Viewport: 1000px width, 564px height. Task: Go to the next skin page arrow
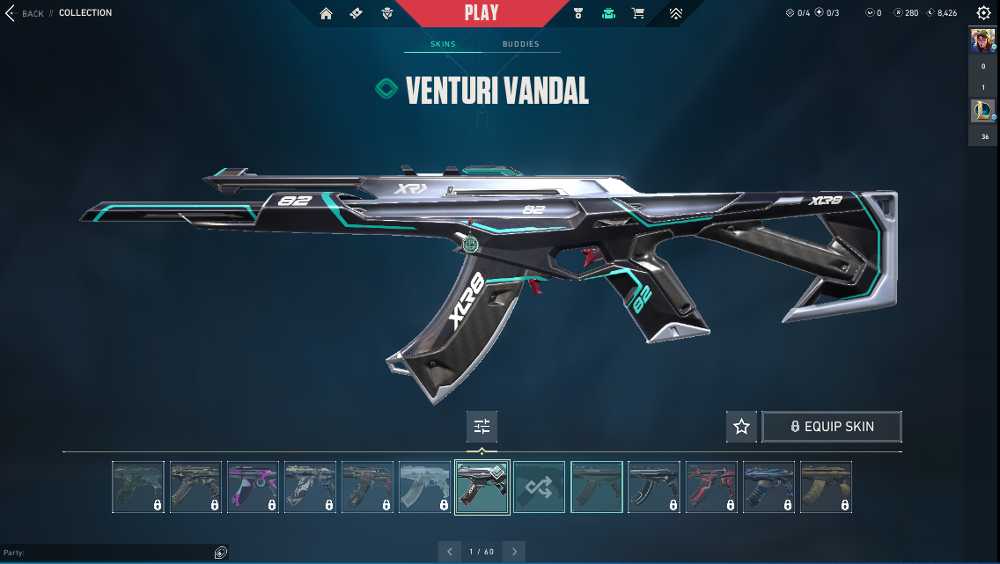pyautogui.click(x=514, y=551)
